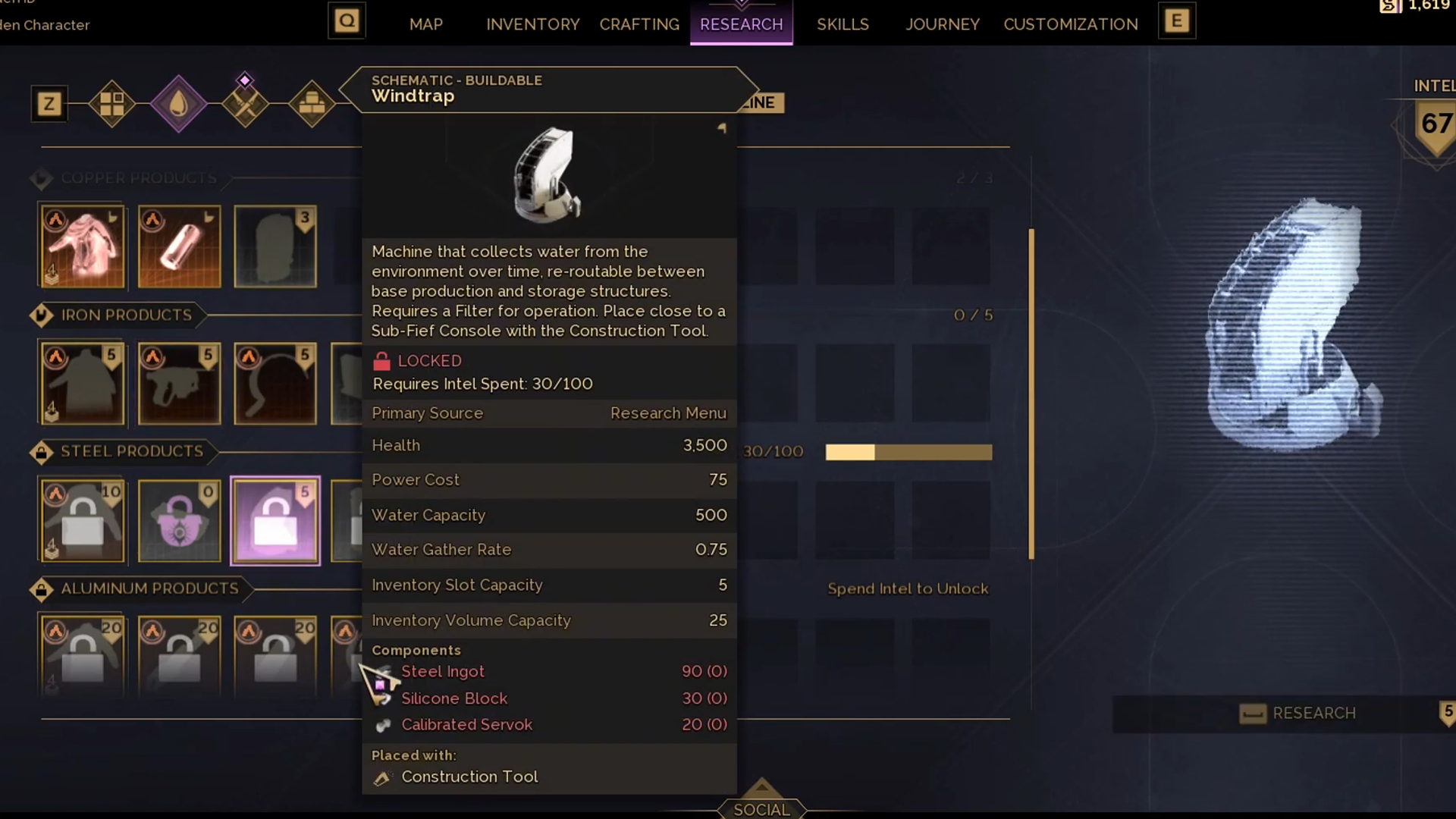Expand the Aluminum Products section
The width and height of the screenshot is (1456, 819).
pos(42,588)
